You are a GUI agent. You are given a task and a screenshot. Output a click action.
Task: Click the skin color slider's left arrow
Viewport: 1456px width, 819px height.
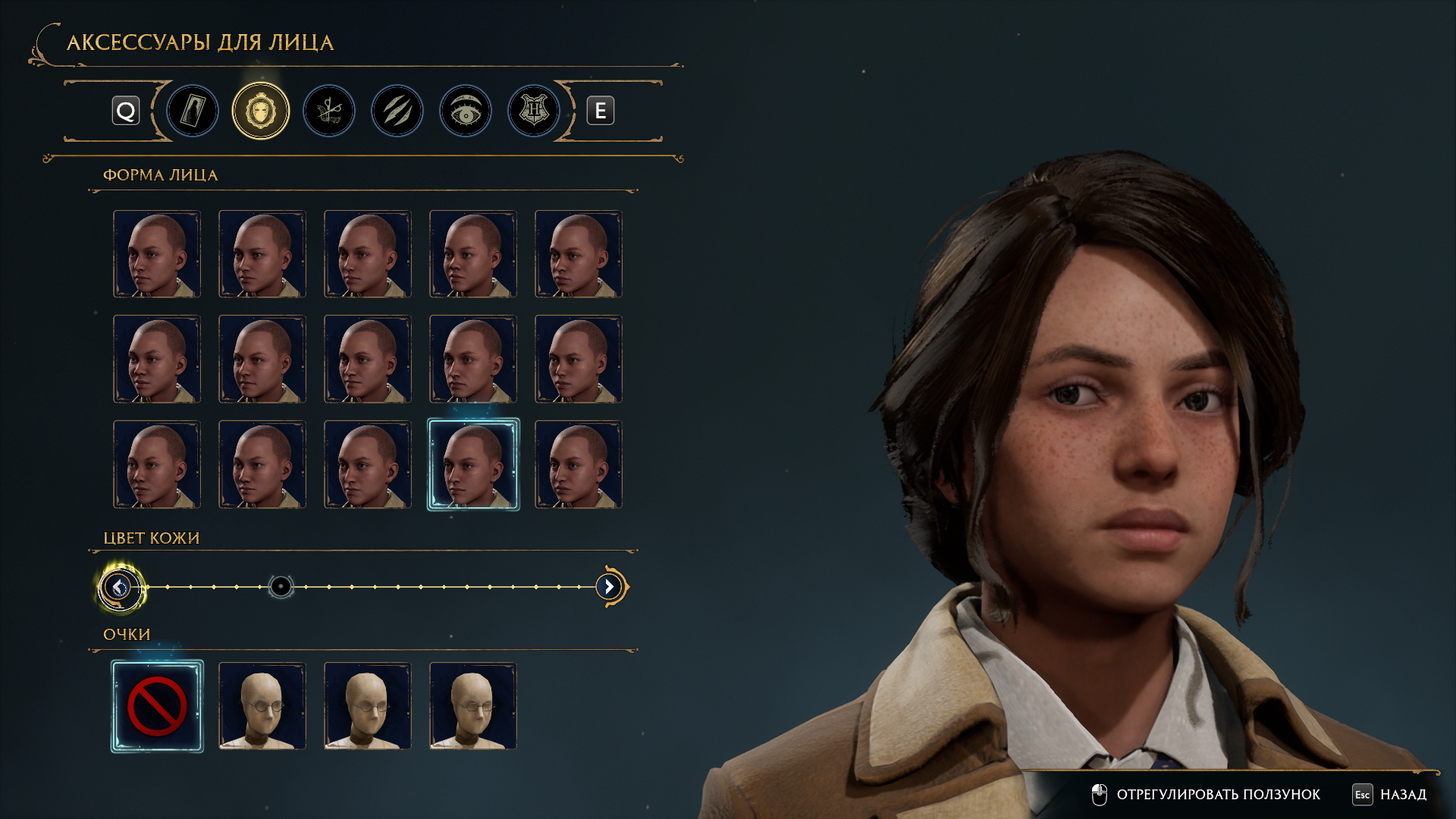click(119, 587)
